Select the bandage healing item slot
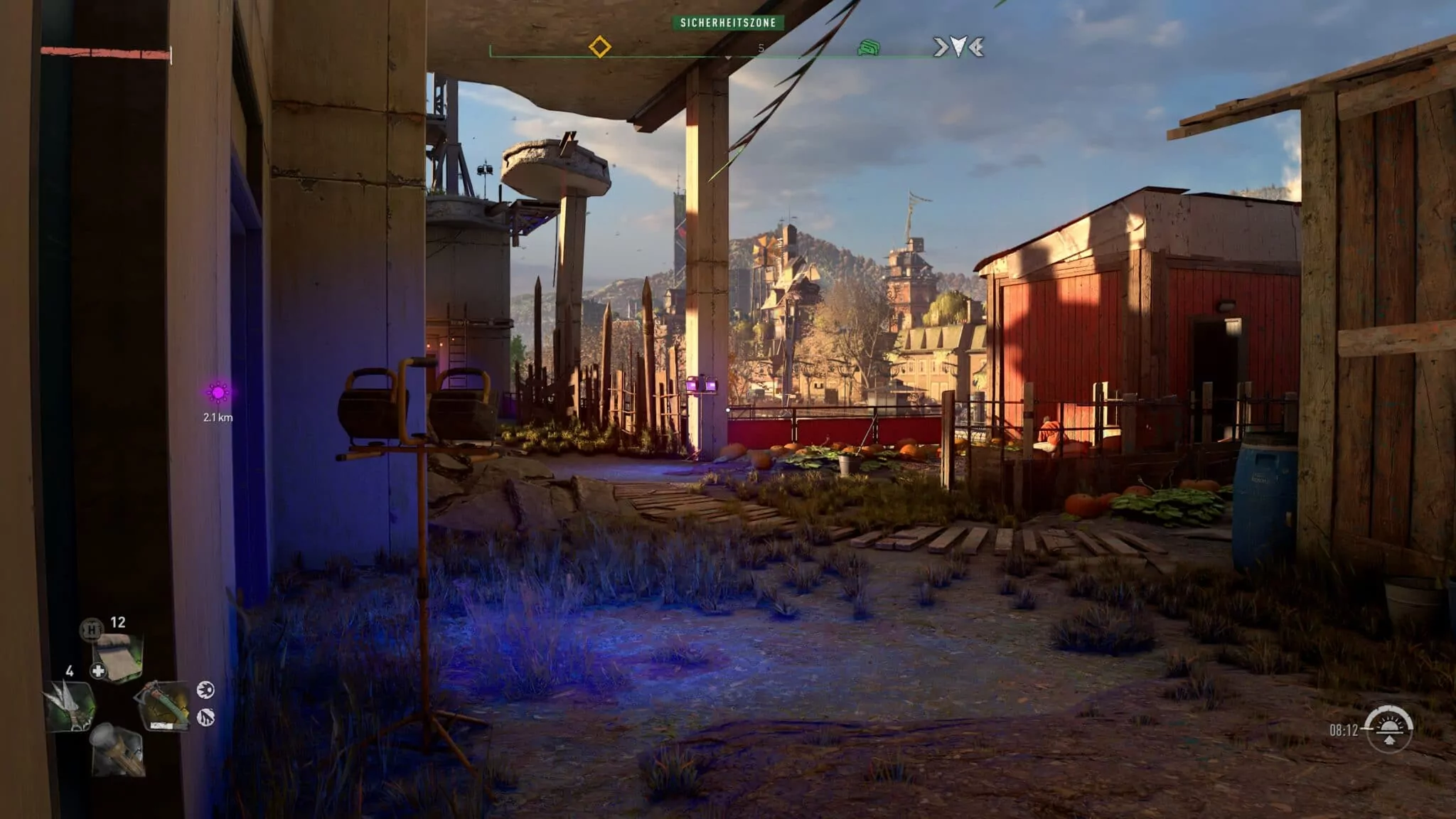Image resolution: width=1456 pixels, height=819 pixels. pyautogui.click(x=118, y=657)
